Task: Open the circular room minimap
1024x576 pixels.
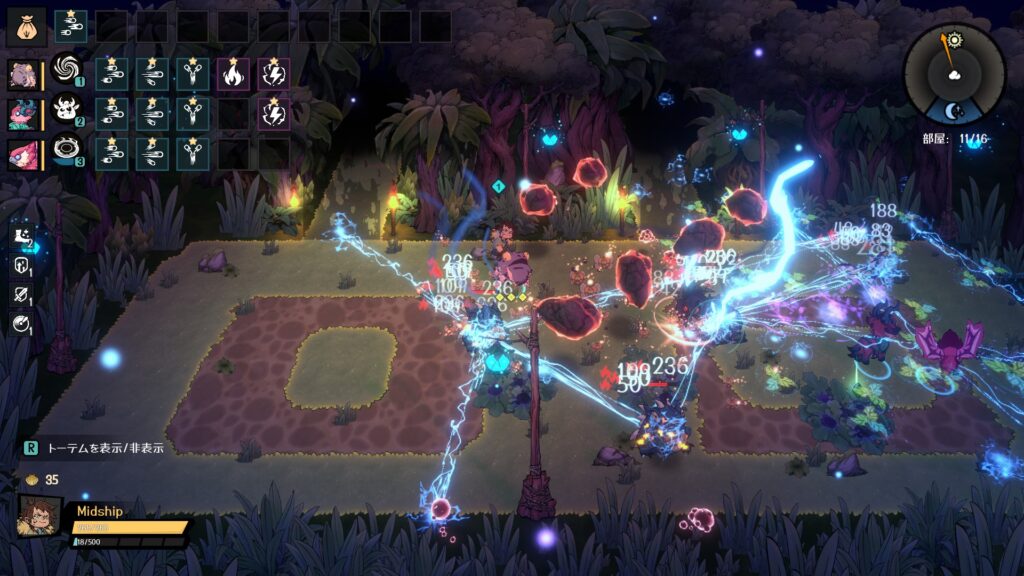Action: pos(953,73)
